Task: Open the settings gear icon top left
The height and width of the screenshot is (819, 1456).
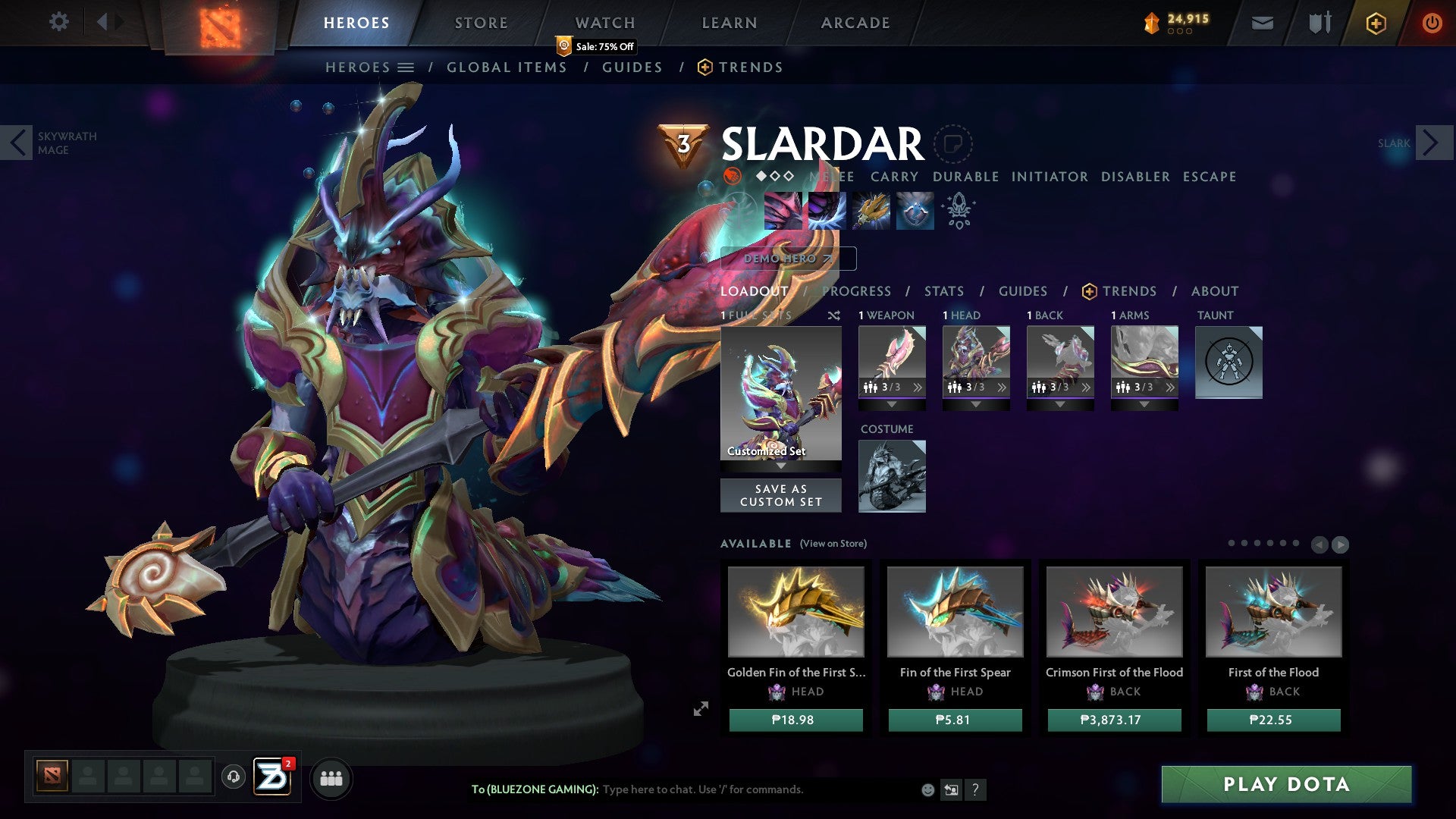Action: [58, 22]
